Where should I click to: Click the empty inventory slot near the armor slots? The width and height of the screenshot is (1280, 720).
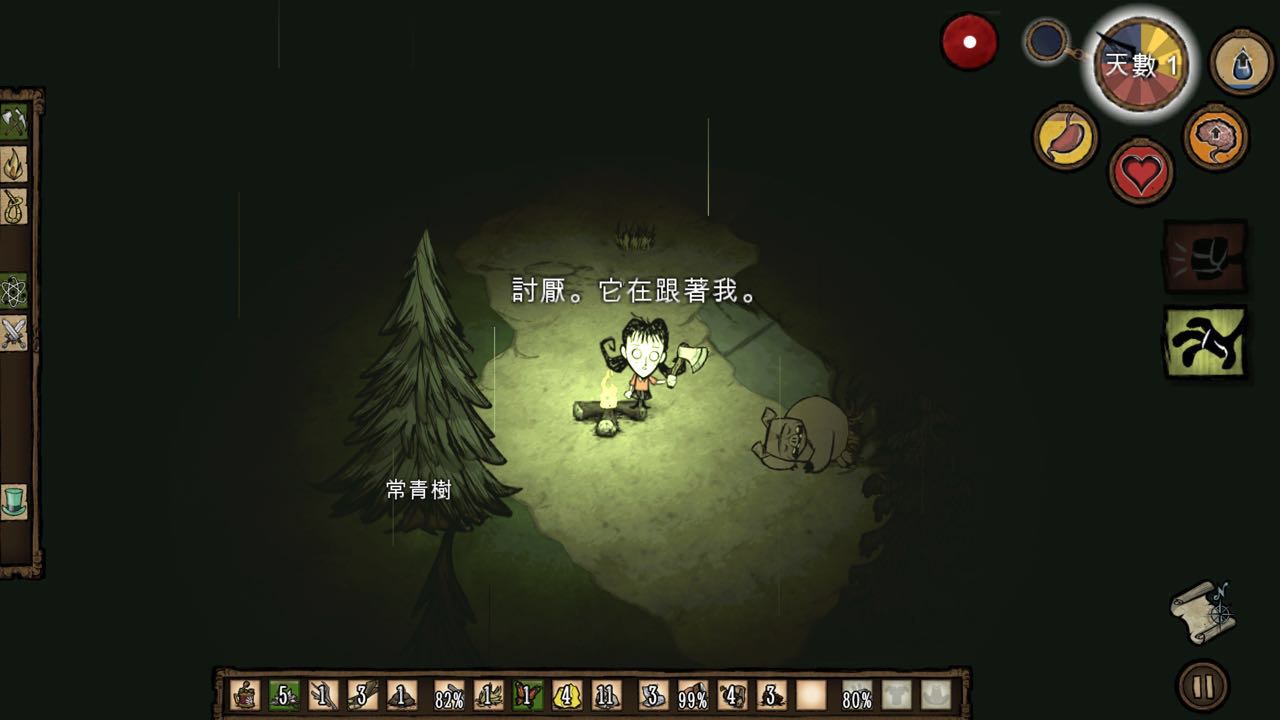pyautogui.click(x=810, y=693)
